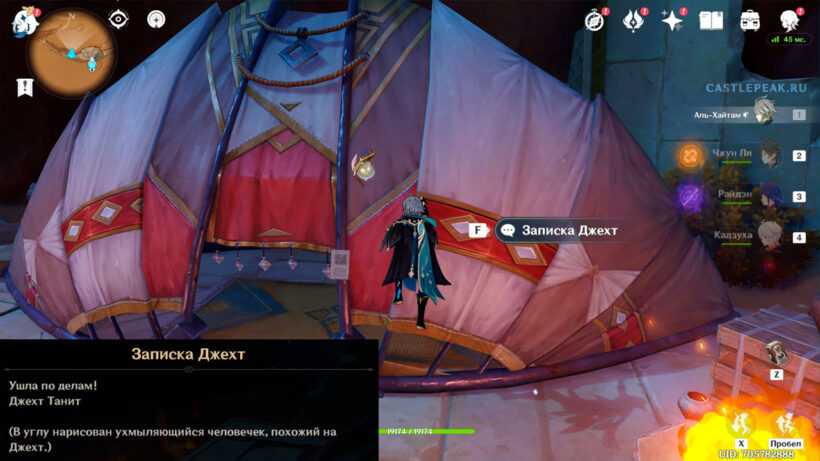This screenshot has width=820, height=461.
Task: Open the quest log banner icon
Action: [25, 87]
